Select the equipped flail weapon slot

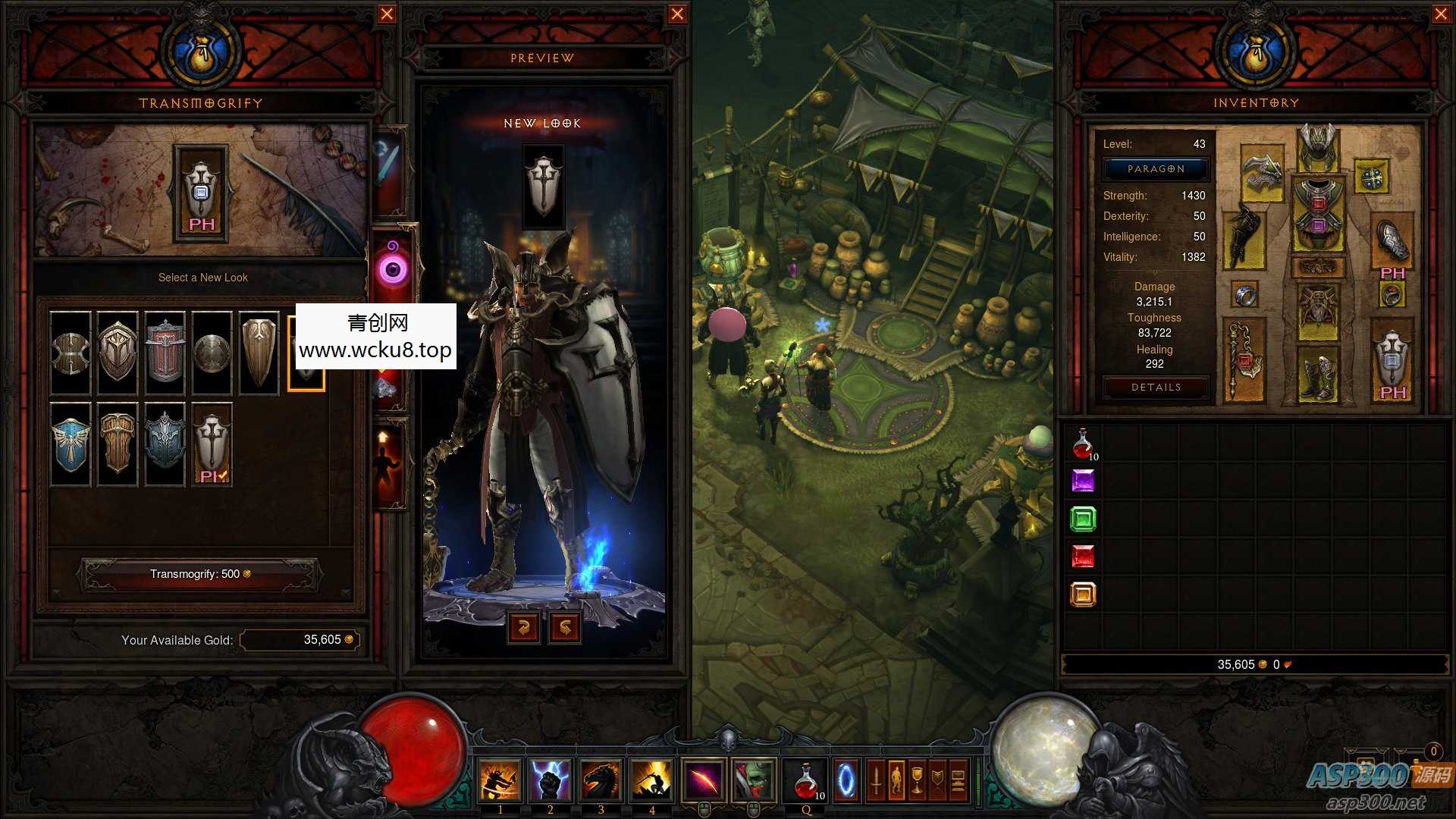click(x=1244, y=359)
